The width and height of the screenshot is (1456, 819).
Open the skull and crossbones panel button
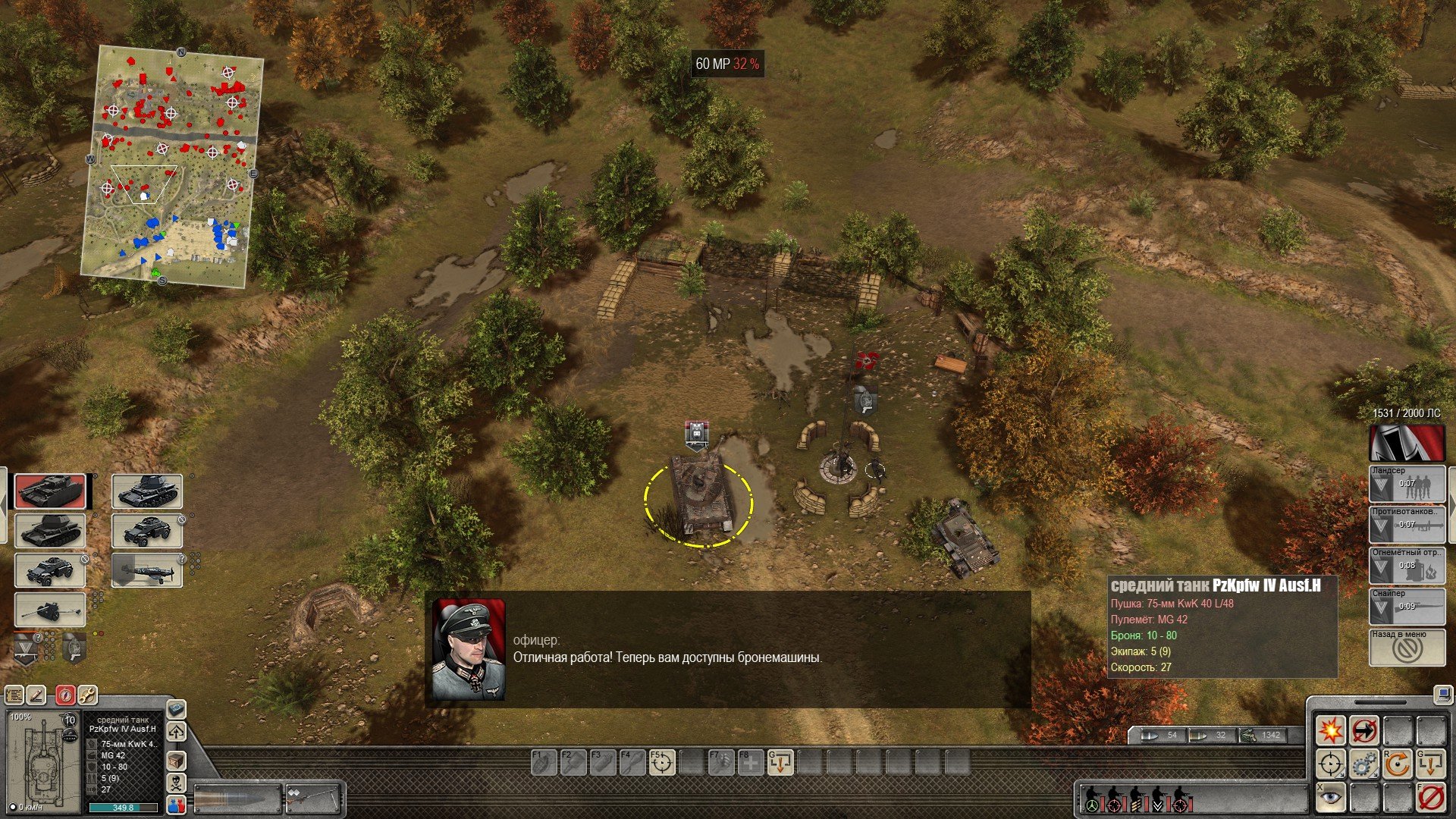tap(176, 782)
